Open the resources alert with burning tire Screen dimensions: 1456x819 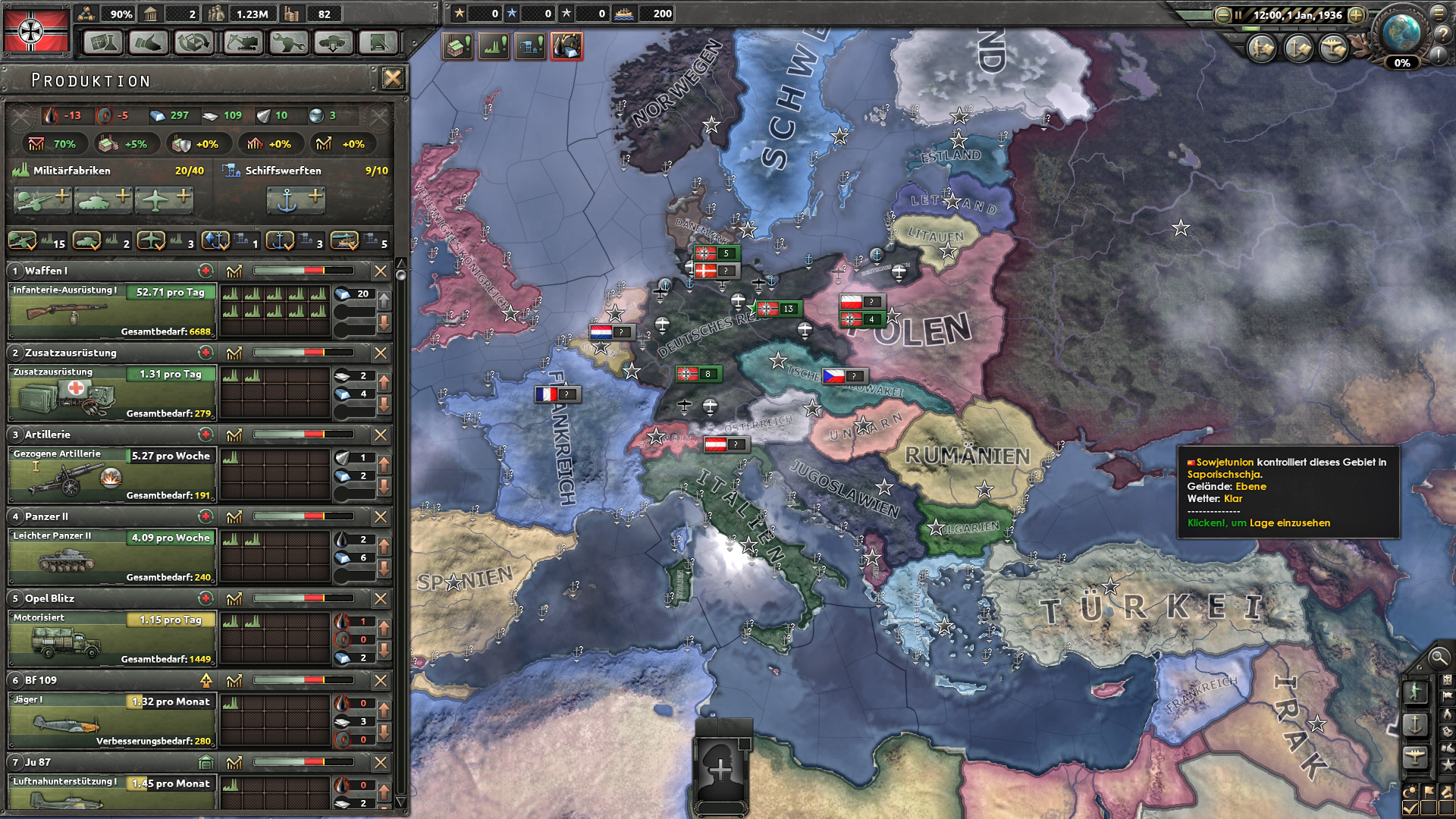point(566,47)
